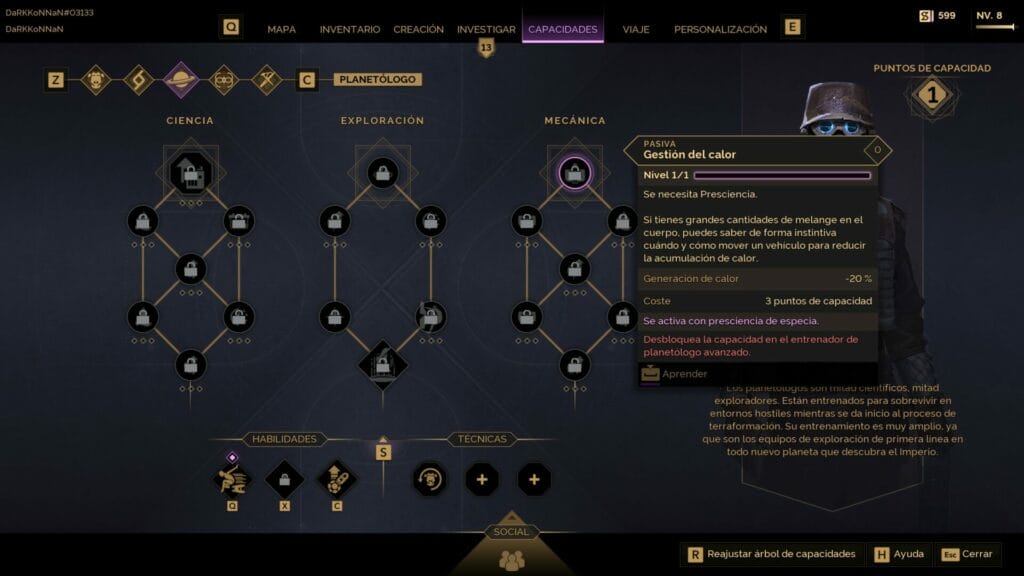This screenshot has width=1024, height=576.
Task: Click Aprender to learn the ability
Action: coord(684,374)
